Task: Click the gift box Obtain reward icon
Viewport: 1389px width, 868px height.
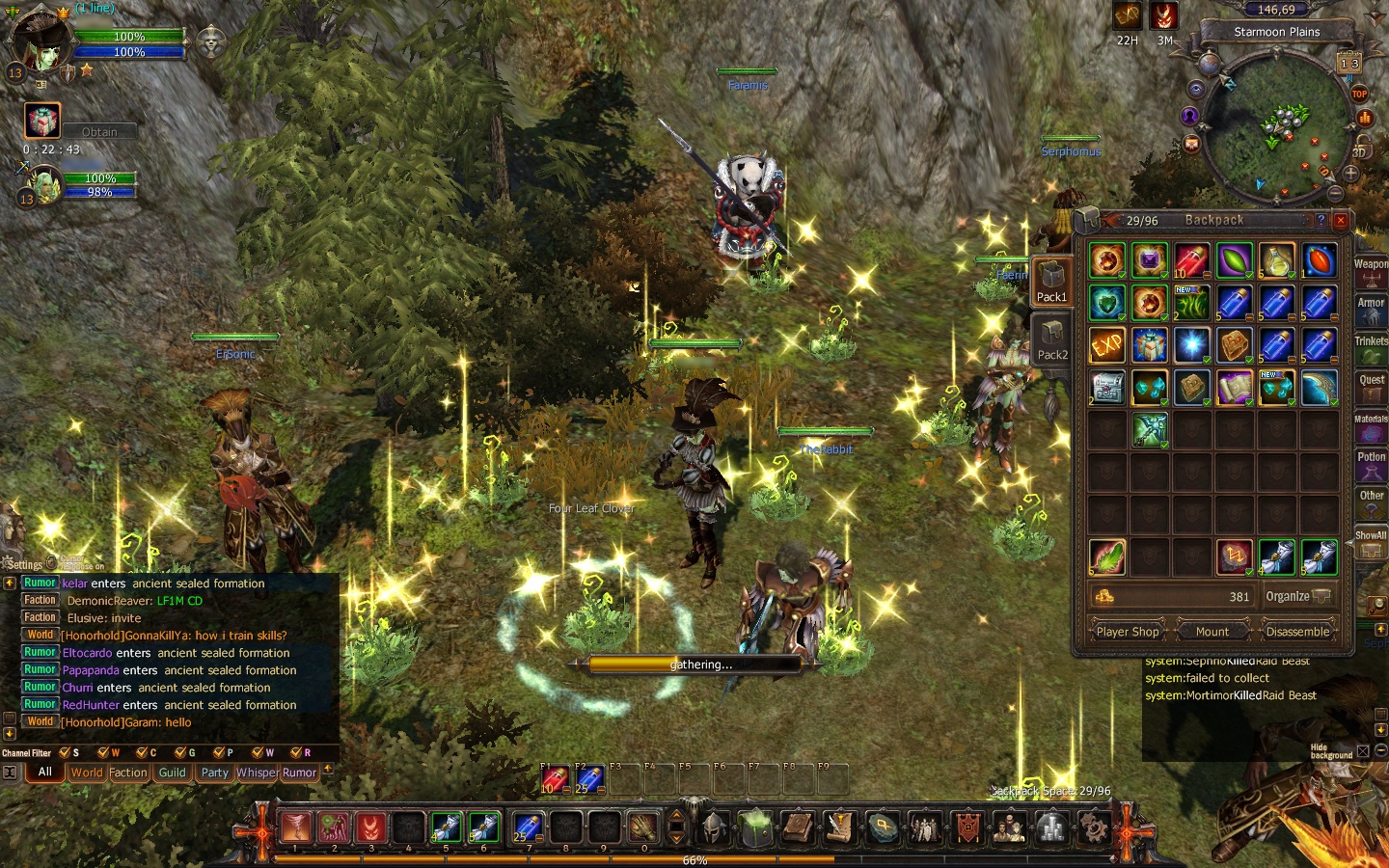Action: coord(42,122)
